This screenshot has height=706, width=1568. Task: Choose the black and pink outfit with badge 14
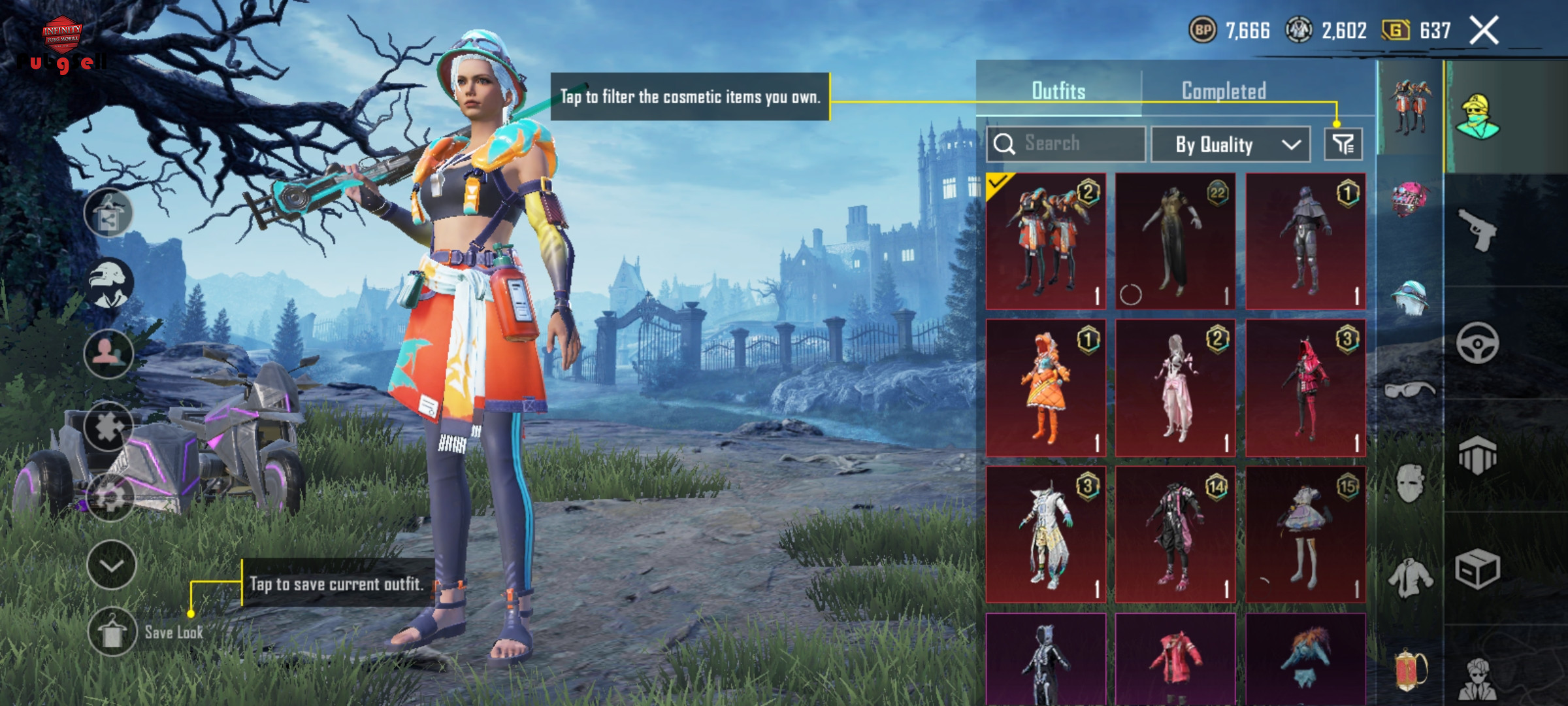tap(1175, 534)
